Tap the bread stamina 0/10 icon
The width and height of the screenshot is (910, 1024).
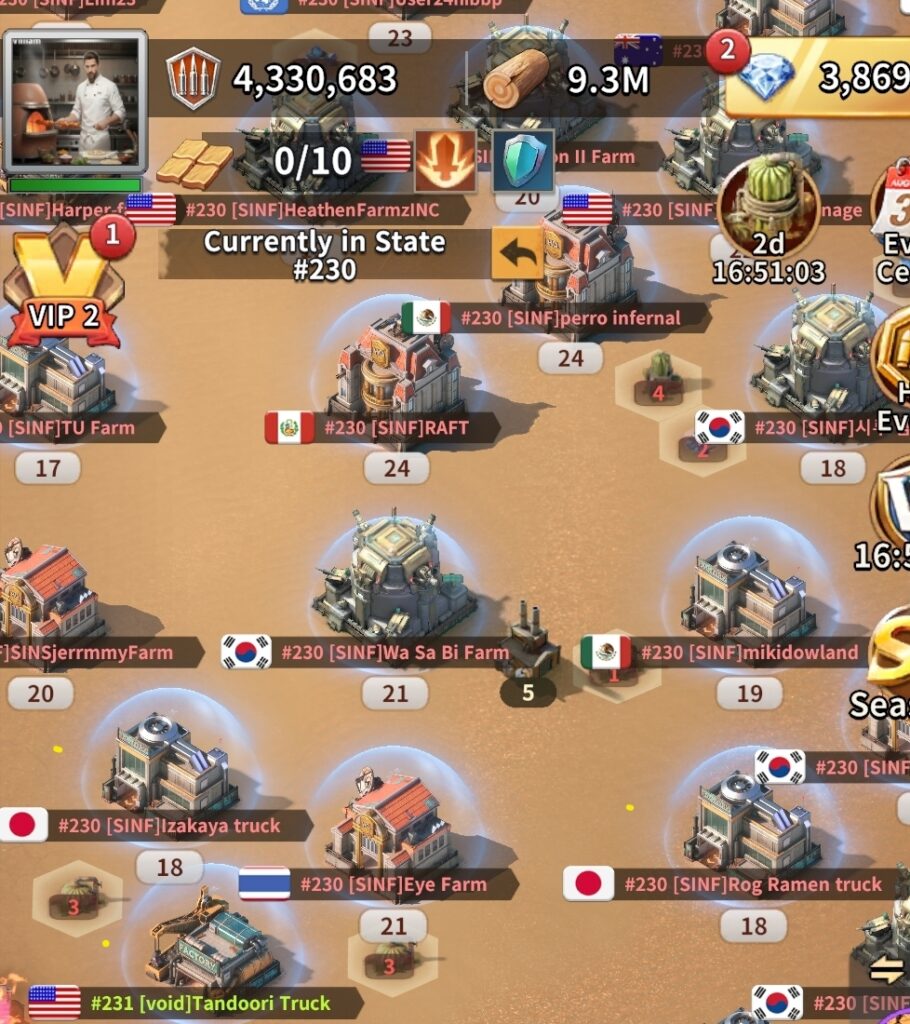click(x=194, y=162)
